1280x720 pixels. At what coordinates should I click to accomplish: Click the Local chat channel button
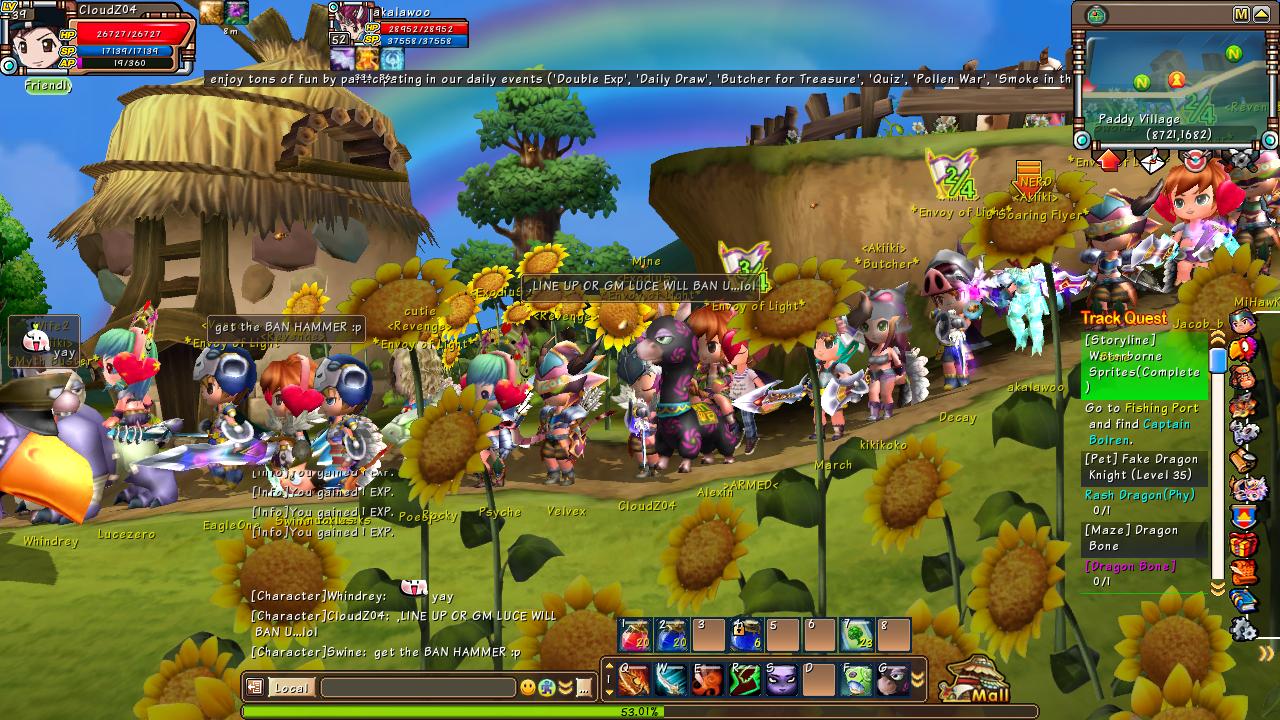click(291, 688)
